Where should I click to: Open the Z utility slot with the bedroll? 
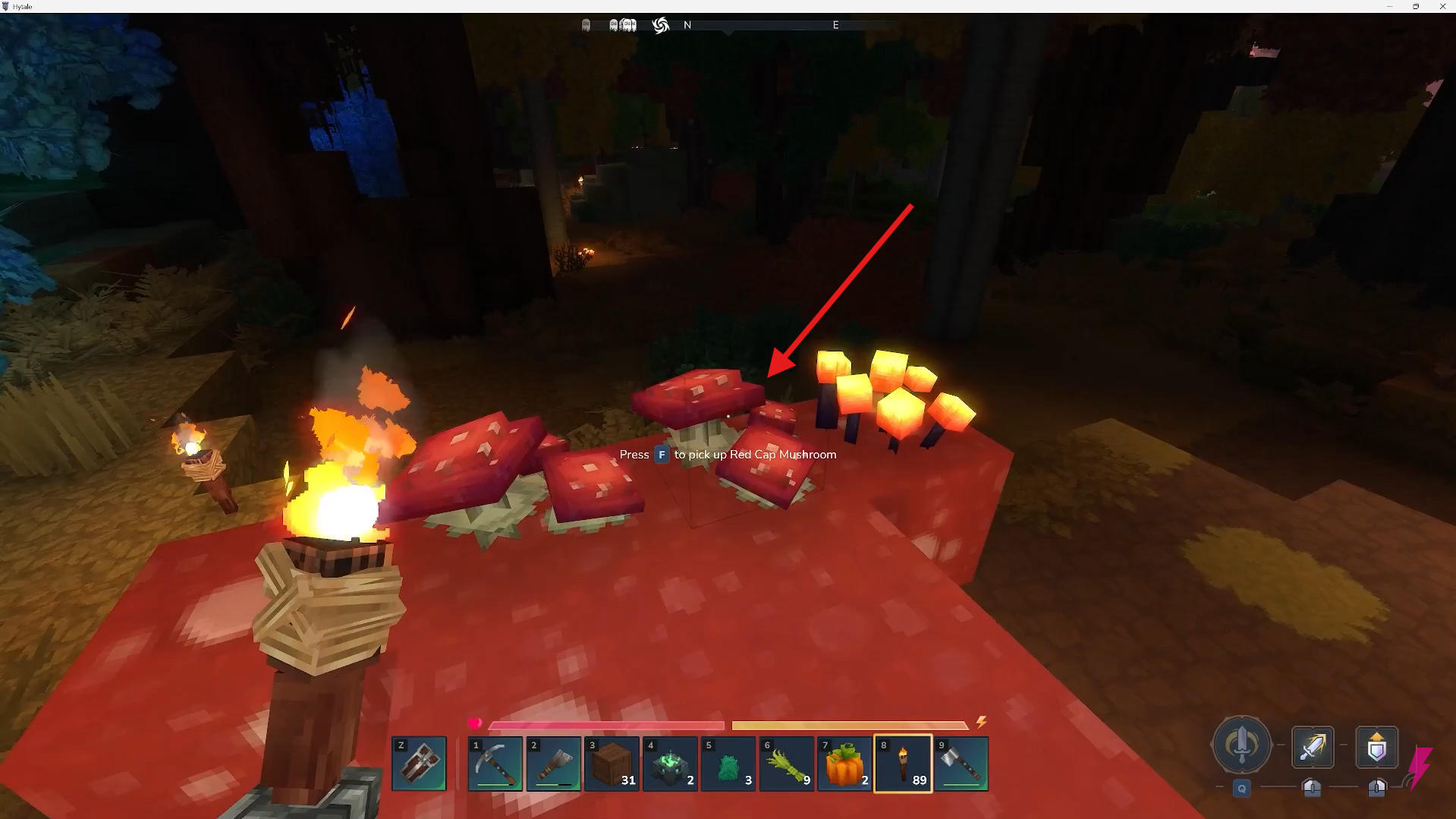pyautogui.click(x=419, y=764)
